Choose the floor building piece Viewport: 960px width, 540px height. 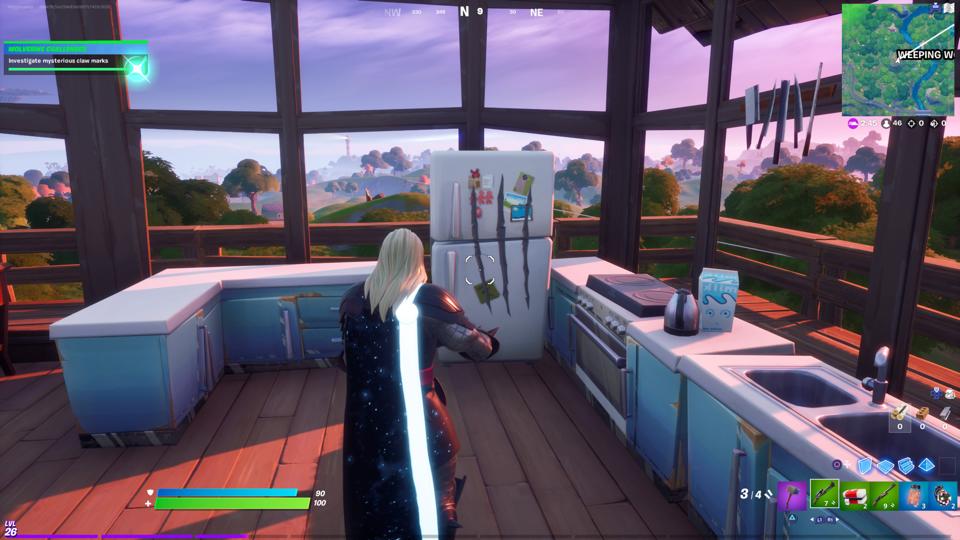coord(886,465)
